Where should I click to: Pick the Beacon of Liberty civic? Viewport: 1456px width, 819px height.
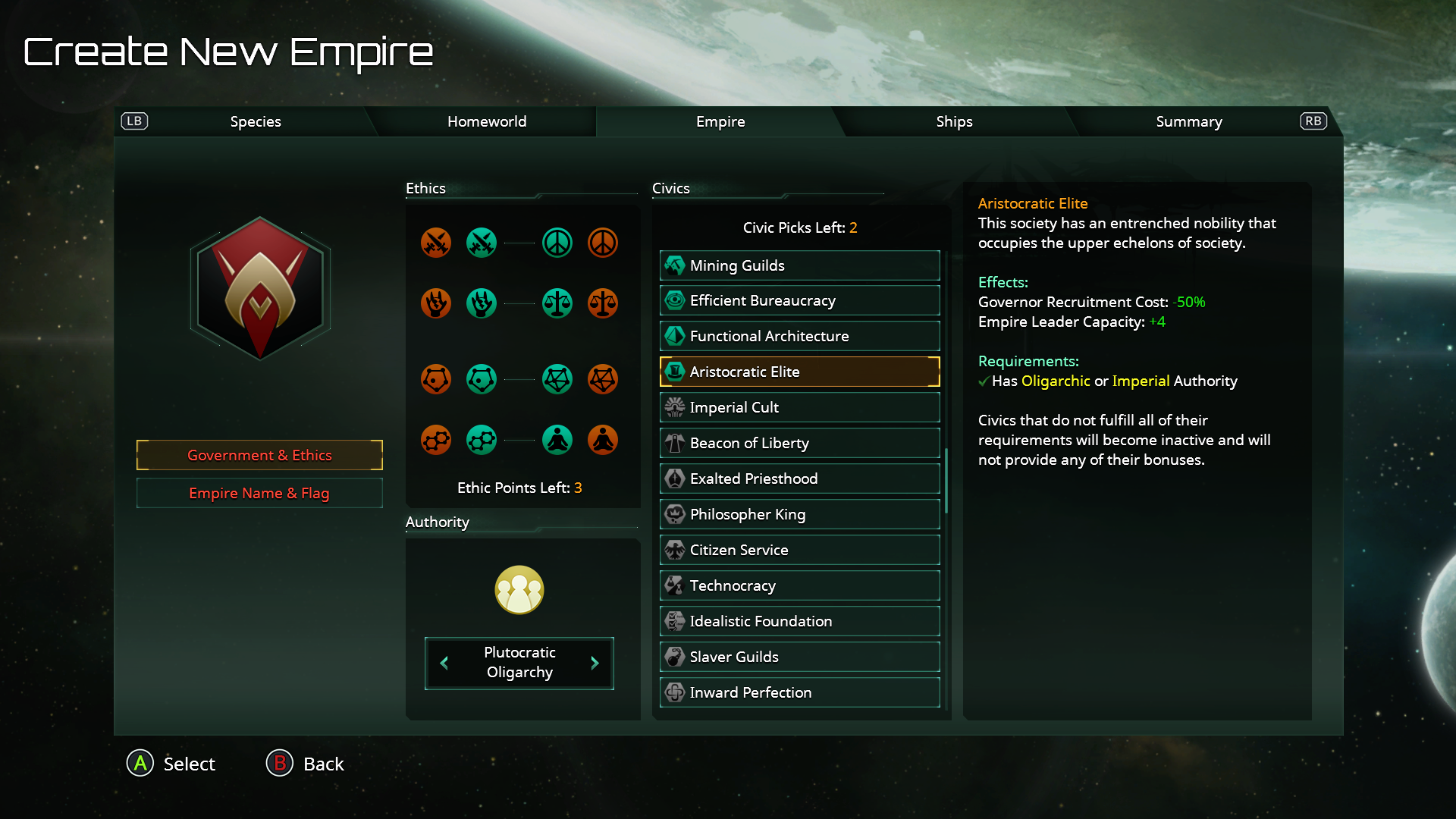point(799,443)
